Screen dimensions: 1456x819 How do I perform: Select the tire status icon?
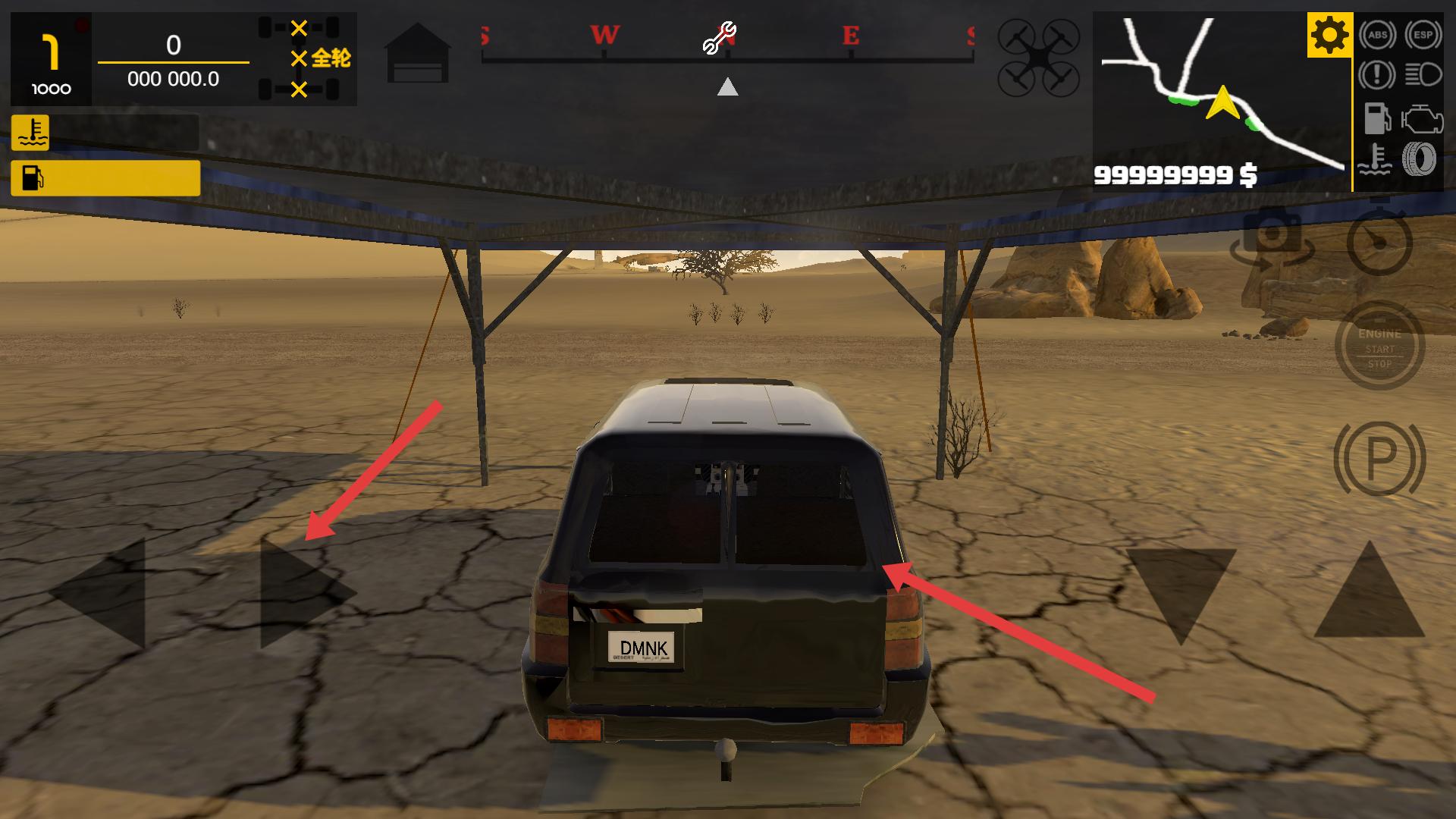click(1420, 159)
